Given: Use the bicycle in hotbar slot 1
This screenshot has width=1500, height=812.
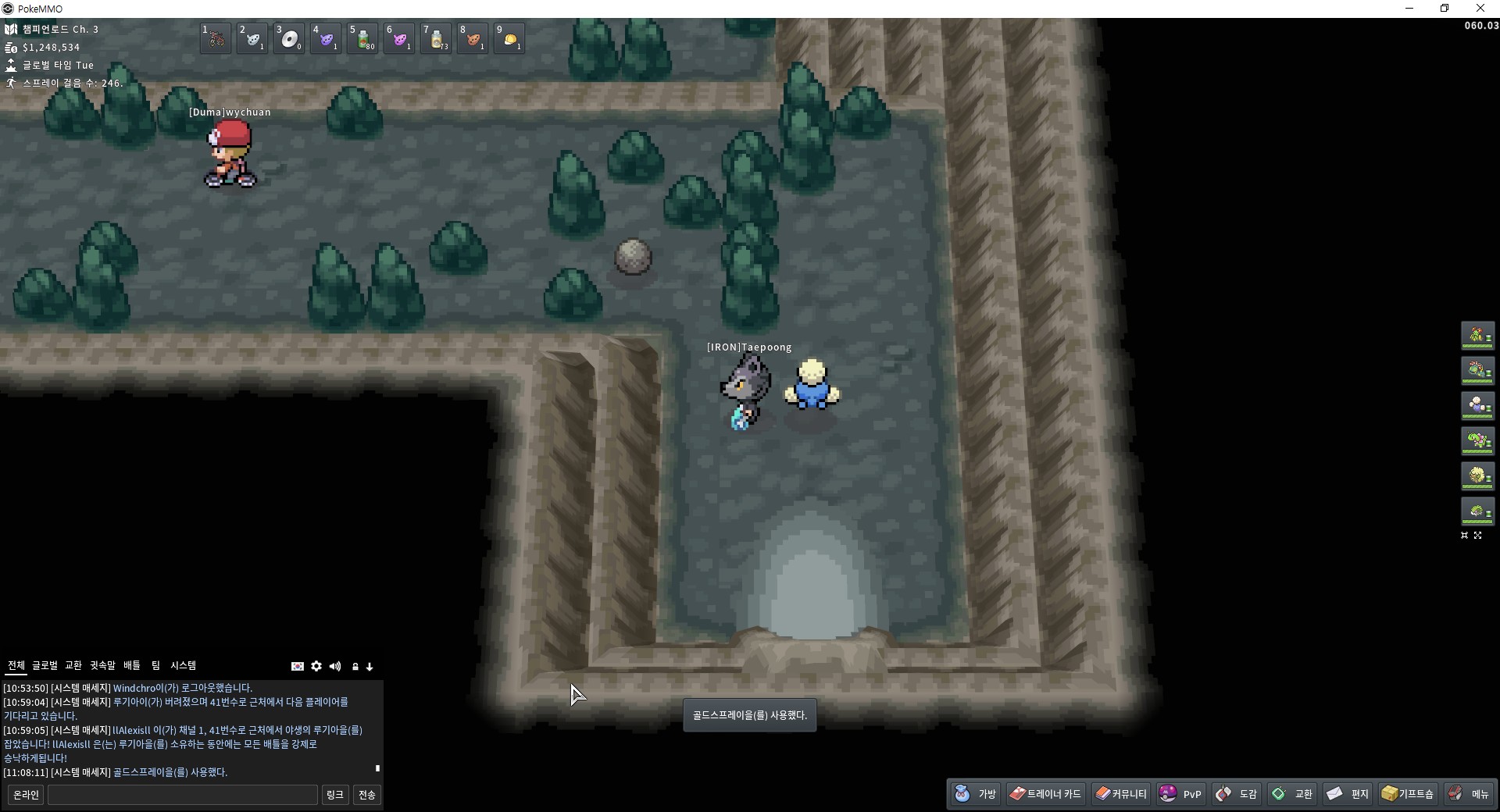Looking at the screenshot, I should click(216, 38).
